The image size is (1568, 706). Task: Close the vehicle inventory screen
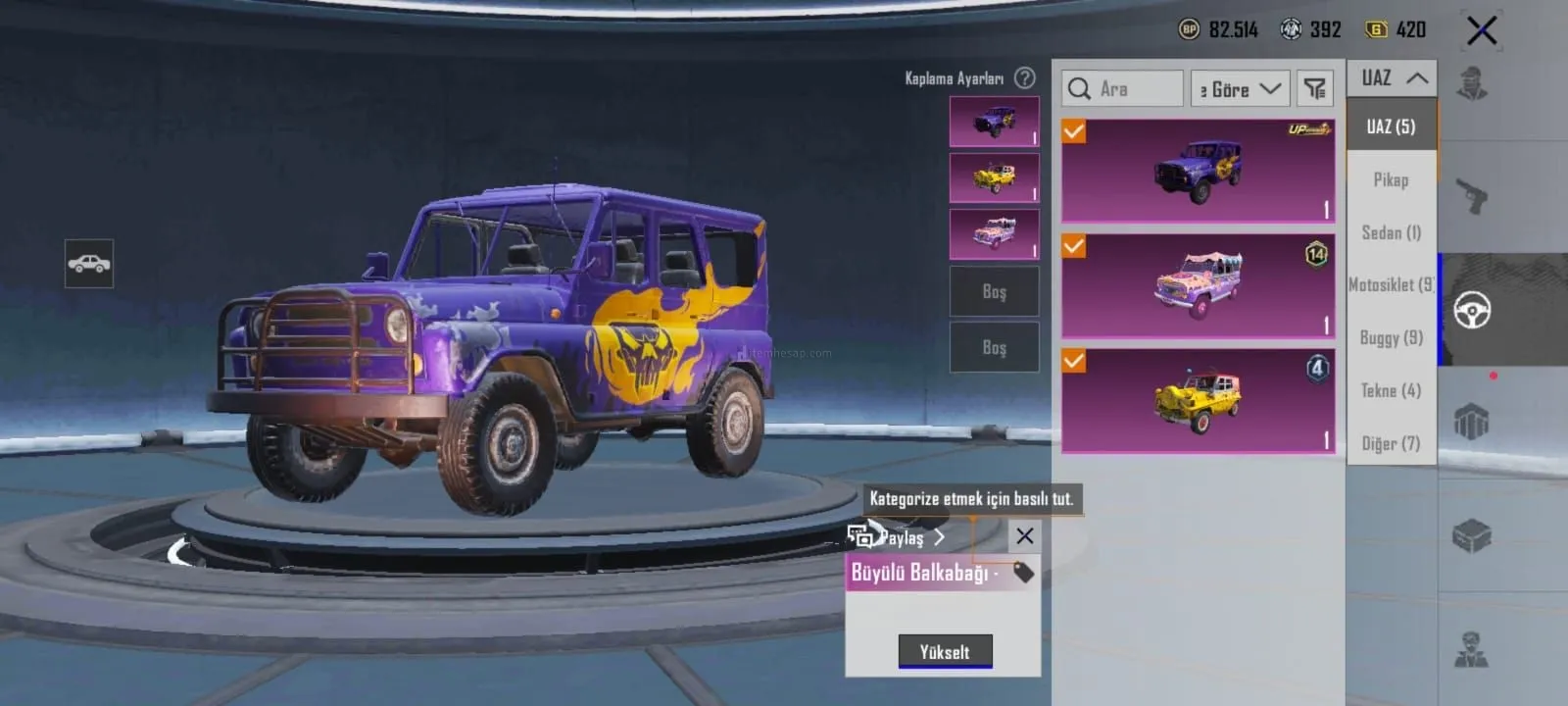[x=1482, y=30]
